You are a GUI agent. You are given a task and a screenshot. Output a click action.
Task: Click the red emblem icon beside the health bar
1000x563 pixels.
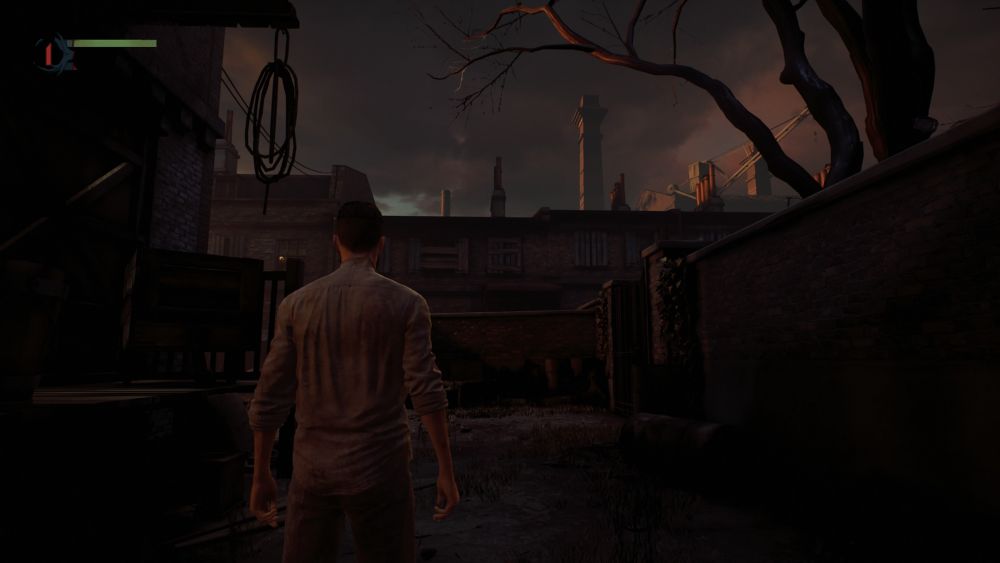(49, 50)
